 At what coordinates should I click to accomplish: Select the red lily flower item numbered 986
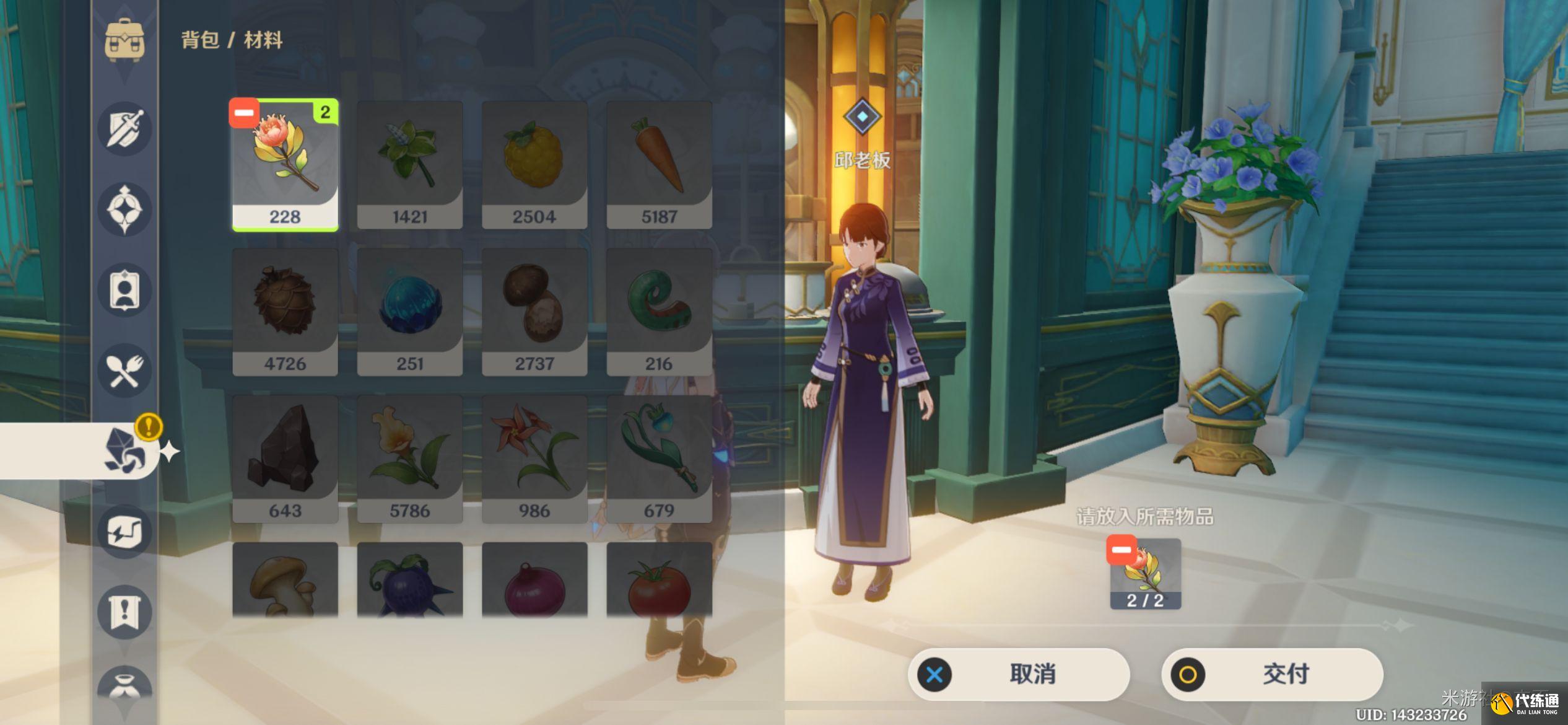pyautogui.click(x=534, y=459)
